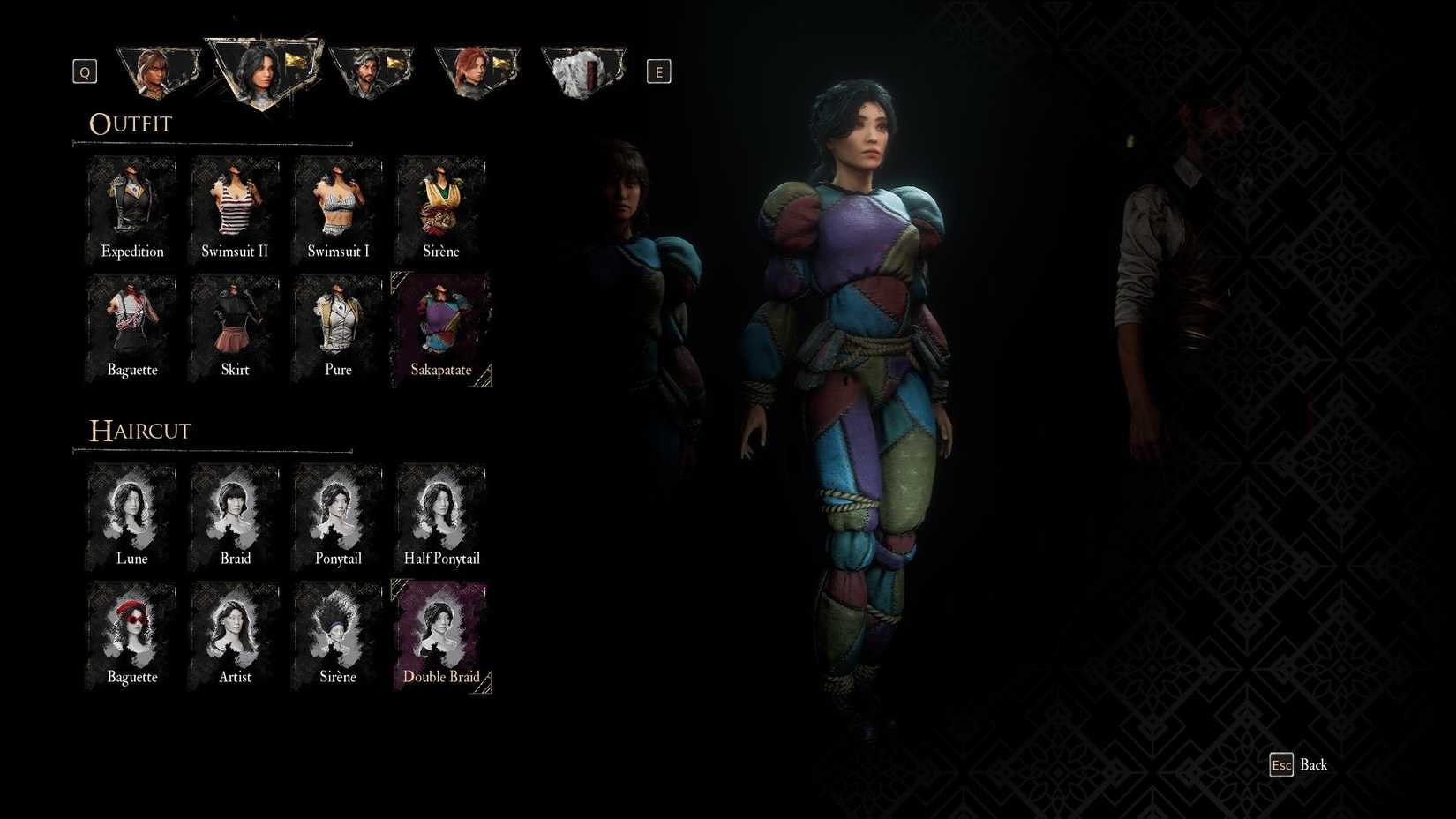The image size is (1456, 819).
Task: Choose the Swimsuit I outfit
Action: tap(337, 207)
